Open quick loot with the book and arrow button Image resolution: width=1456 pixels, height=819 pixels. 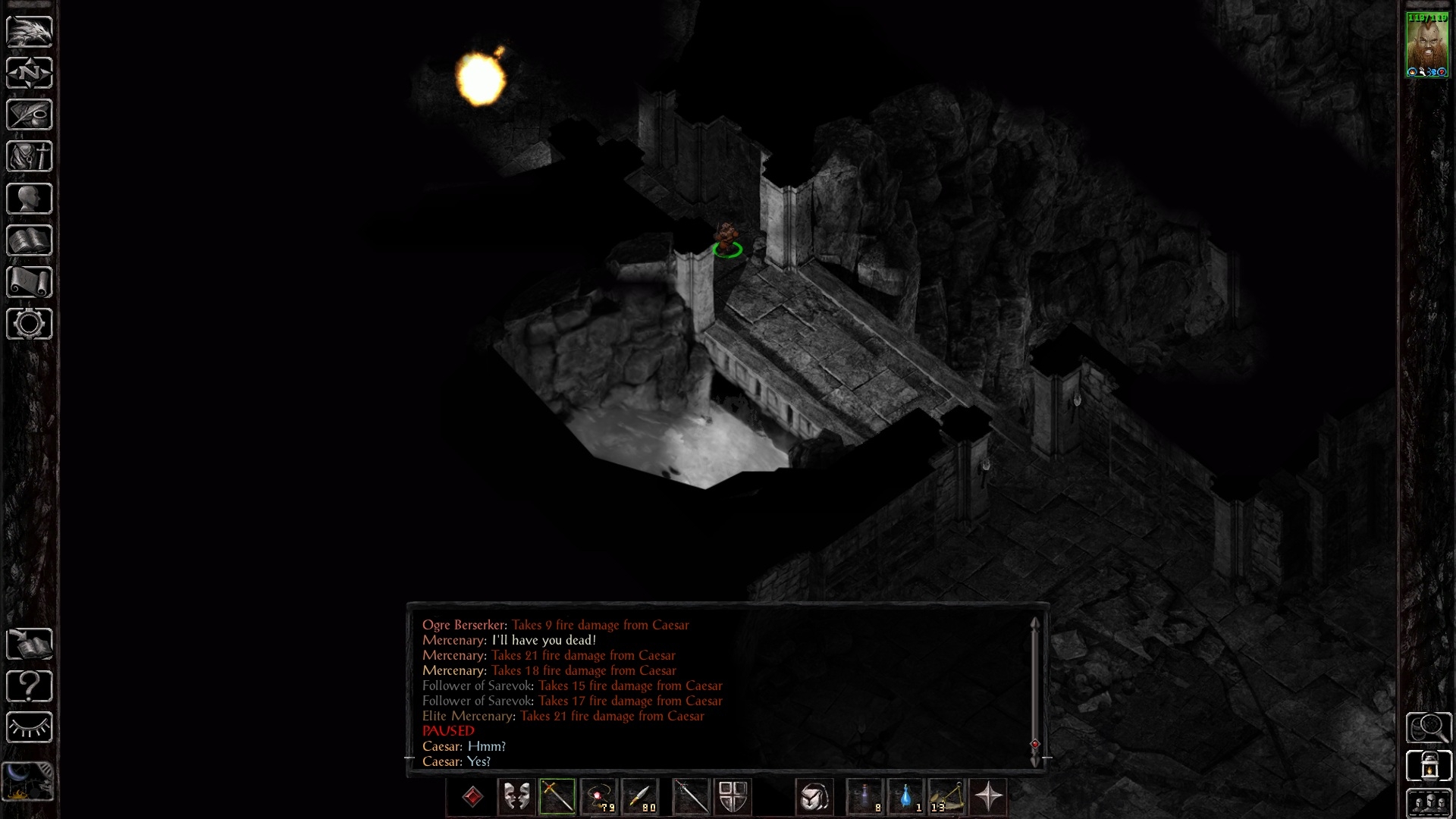(x=30, y=645)
